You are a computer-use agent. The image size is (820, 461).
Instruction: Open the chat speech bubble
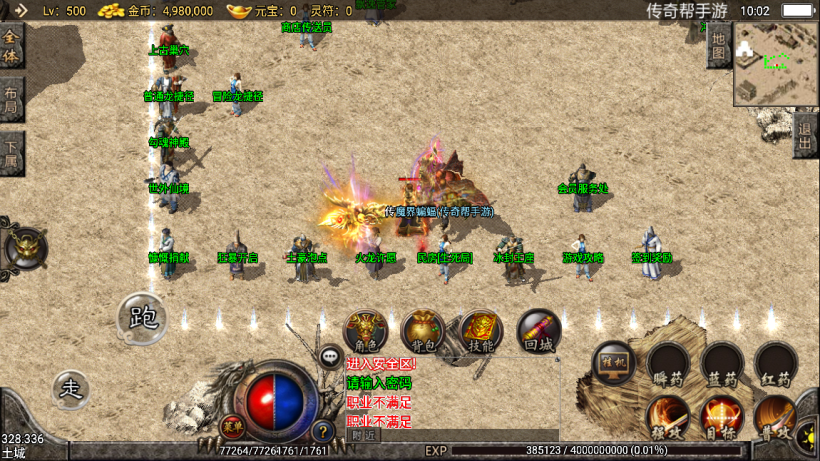(x=330, y=355)
